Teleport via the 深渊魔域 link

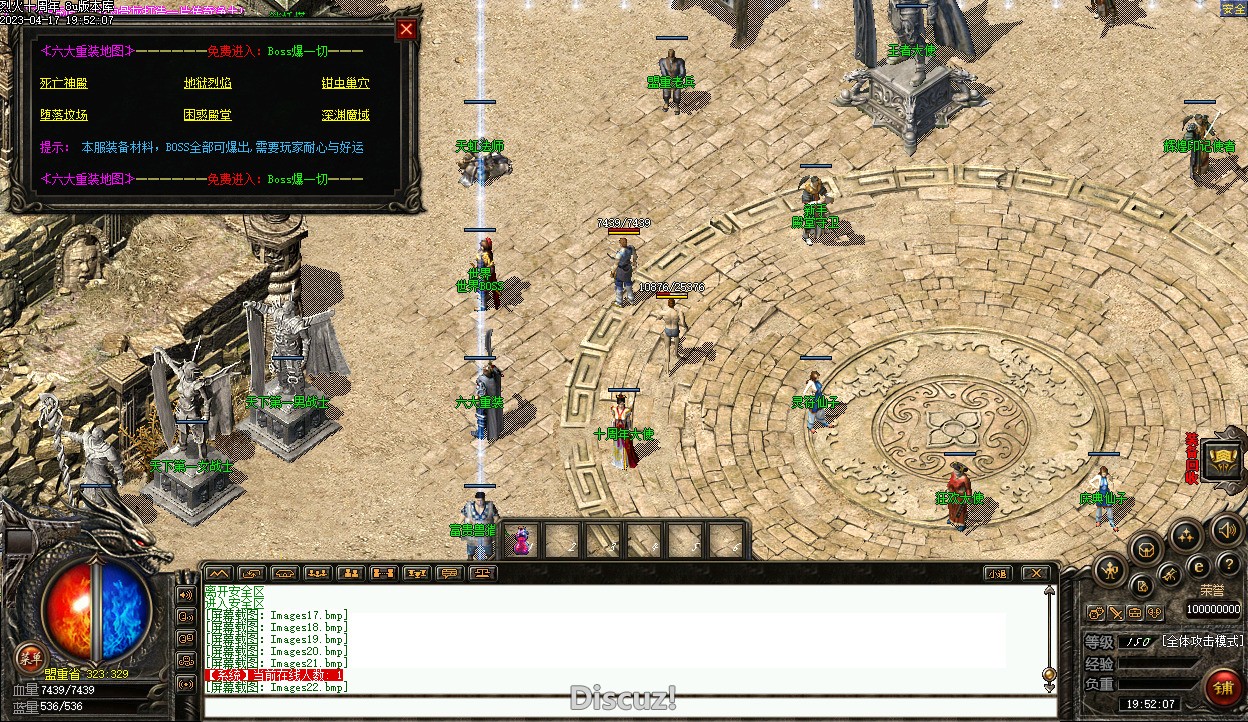coord(345,115)
